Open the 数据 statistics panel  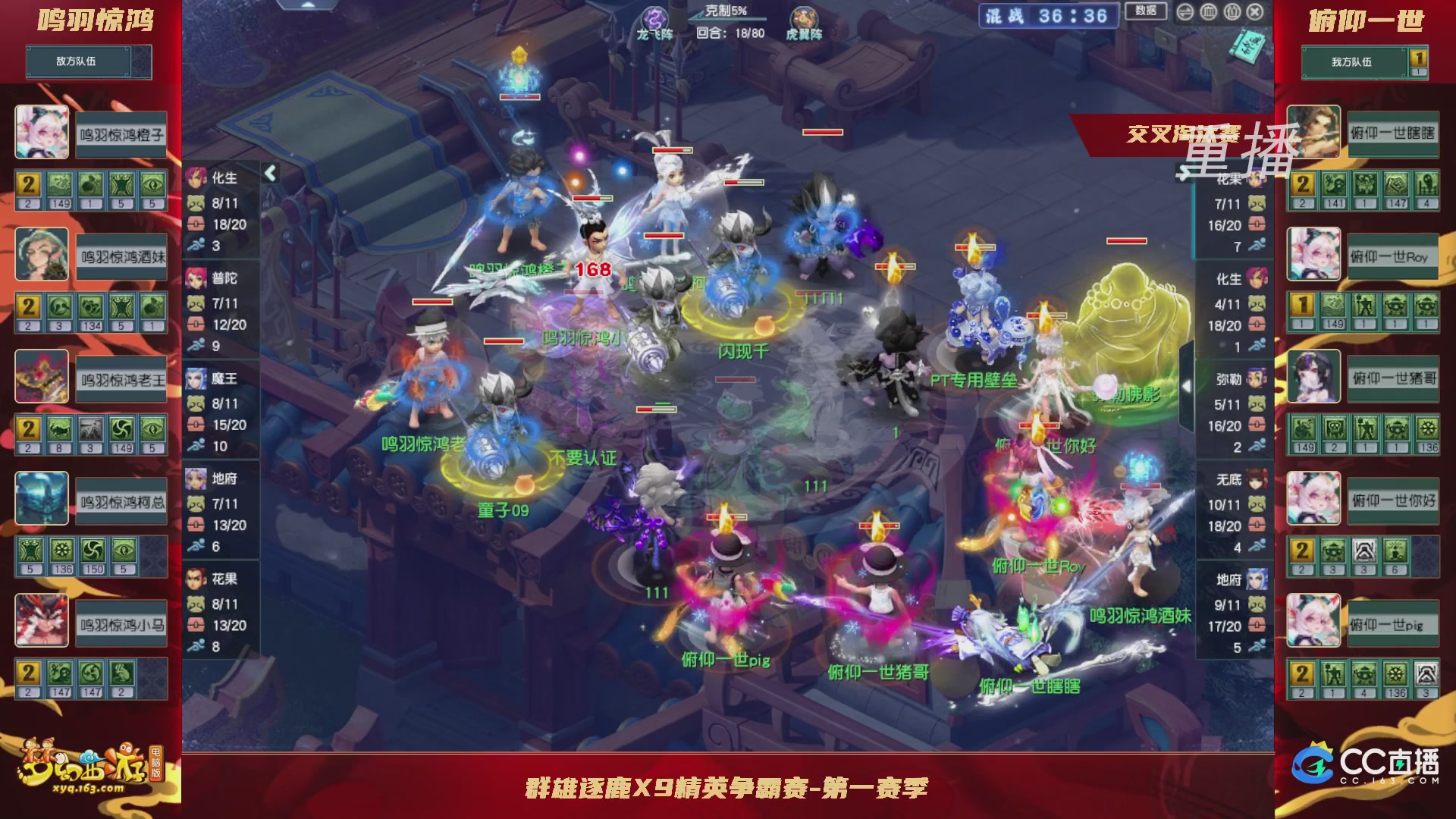(1146, 12)
